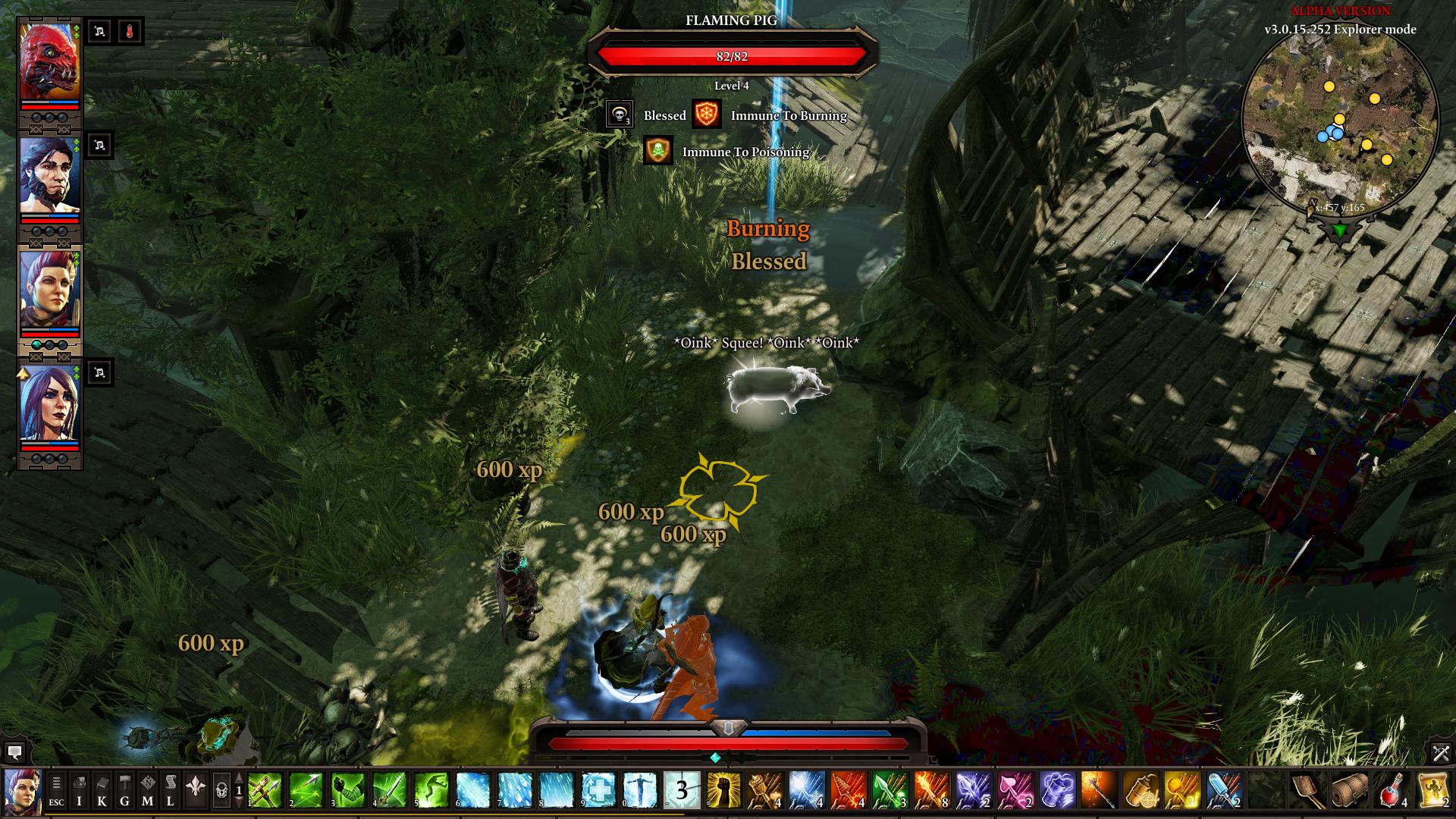
Task: Select the fire arrow with count 8
Action: (x=932, y=790)
